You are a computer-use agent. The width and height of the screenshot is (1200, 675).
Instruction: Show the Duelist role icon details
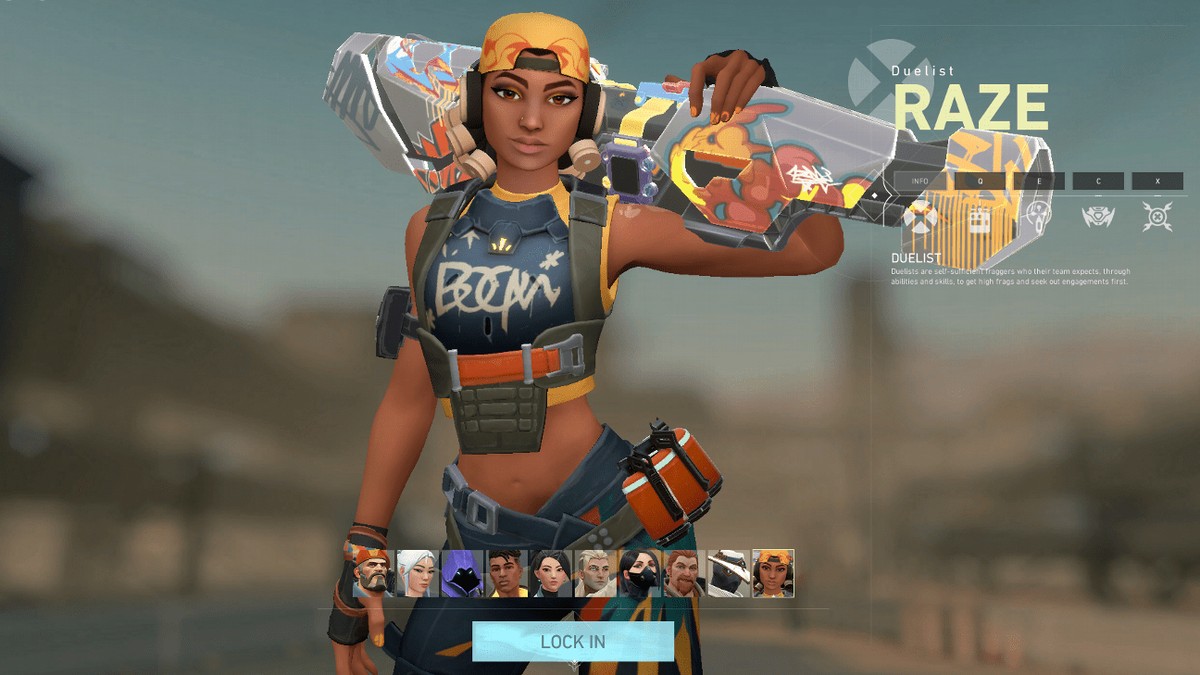(920, 216)
